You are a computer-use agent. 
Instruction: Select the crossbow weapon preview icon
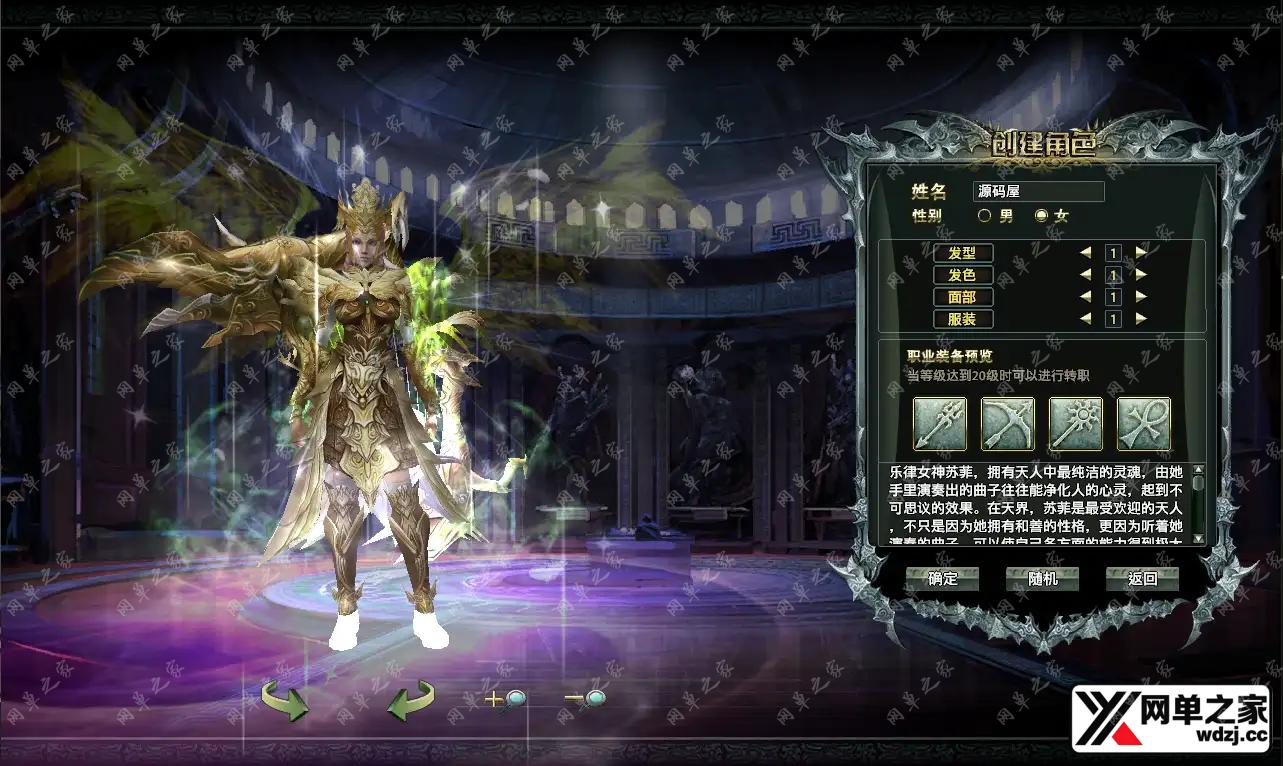[1007, 424]
